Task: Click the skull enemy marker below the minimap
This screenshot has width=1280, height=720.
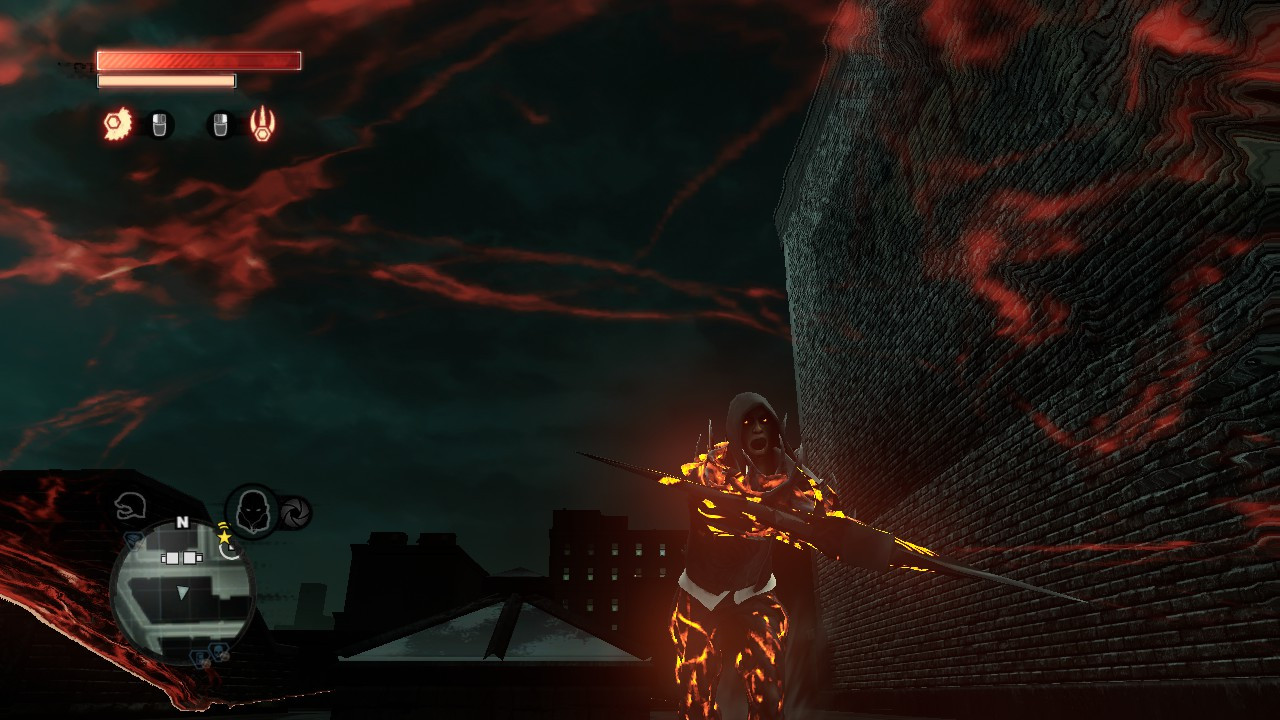Action: (217, 650)
